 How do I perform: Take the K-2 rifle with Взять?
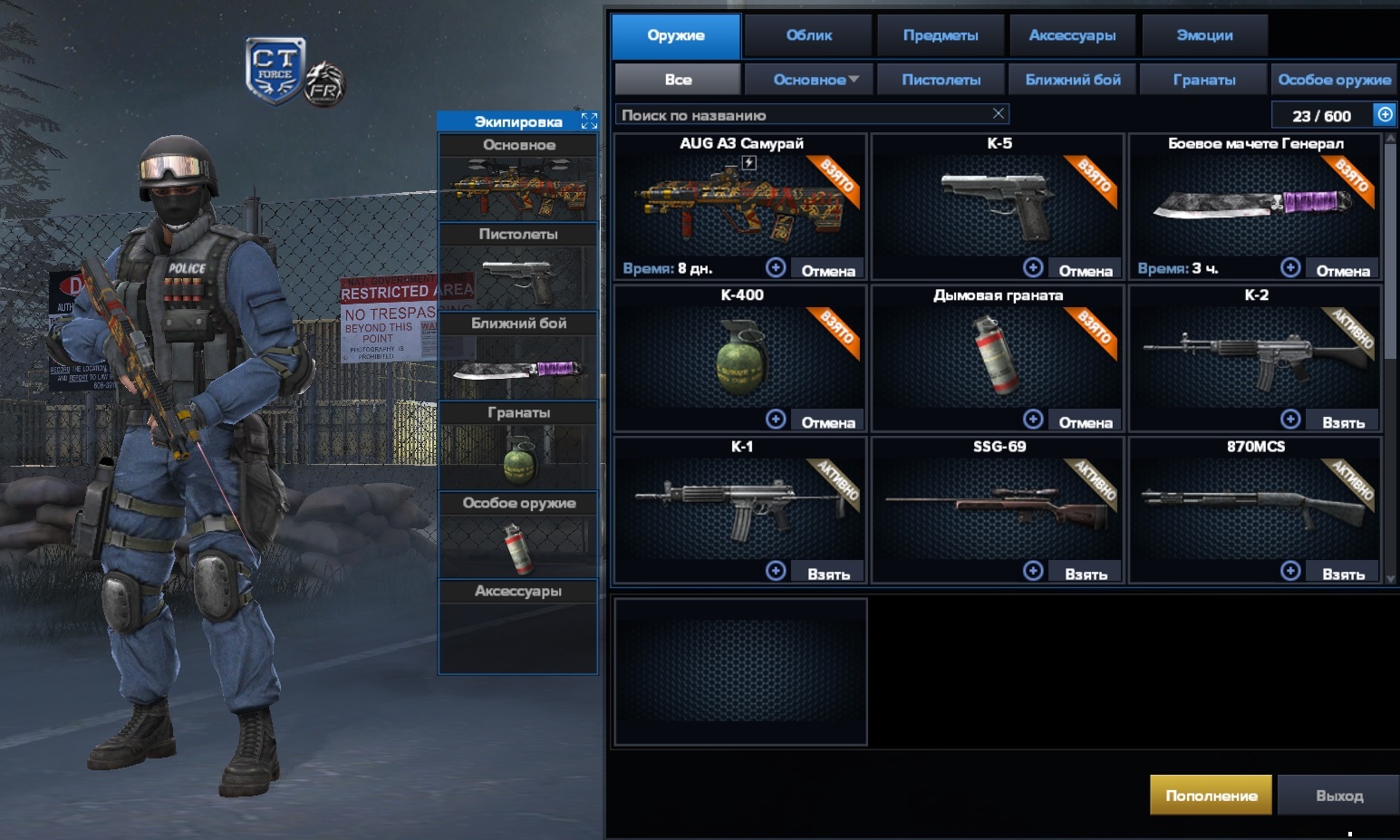coord(1343,422)
